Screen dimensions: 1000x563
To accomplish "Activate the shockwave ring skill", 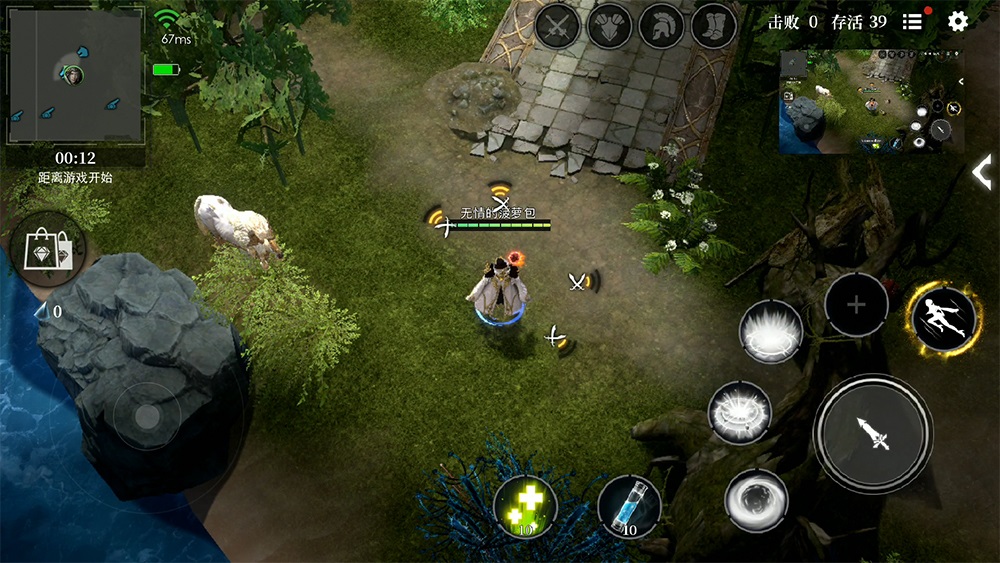I will click(x=740, y=413).
